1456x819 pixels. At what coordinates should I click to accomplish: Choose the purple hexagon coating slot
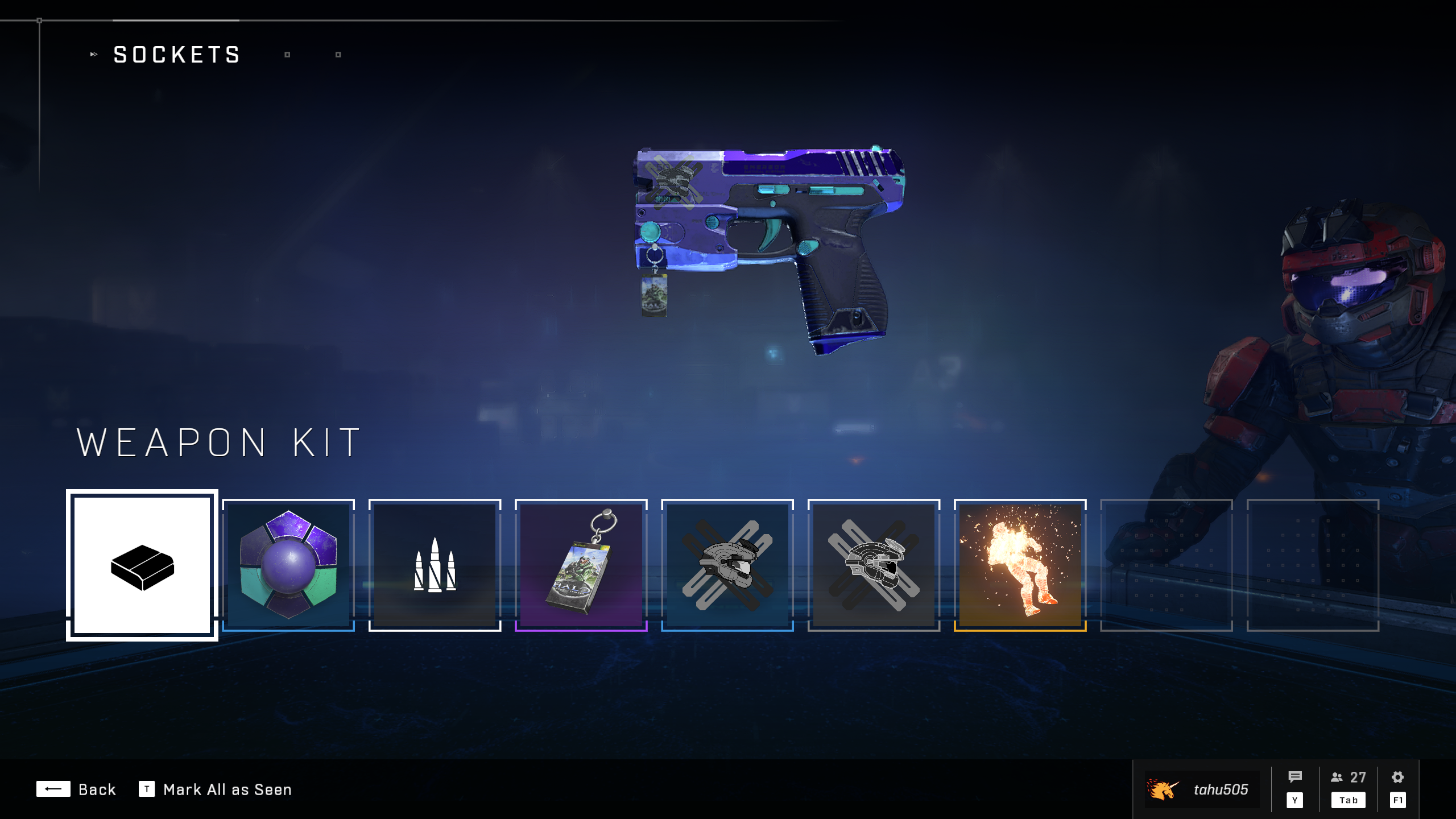pos(288,565)
